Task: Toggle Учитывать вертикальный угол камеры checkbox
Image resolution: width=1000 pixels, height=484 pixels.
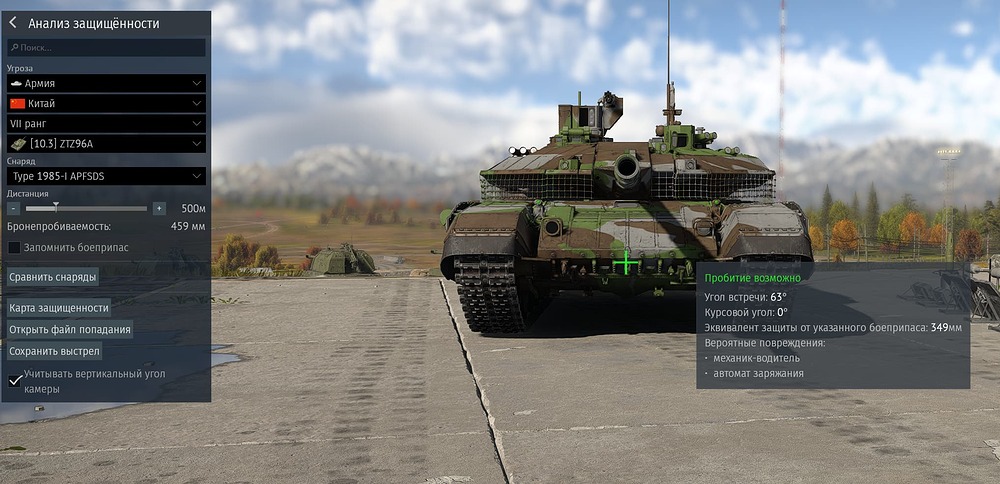Action: (14, 380)
